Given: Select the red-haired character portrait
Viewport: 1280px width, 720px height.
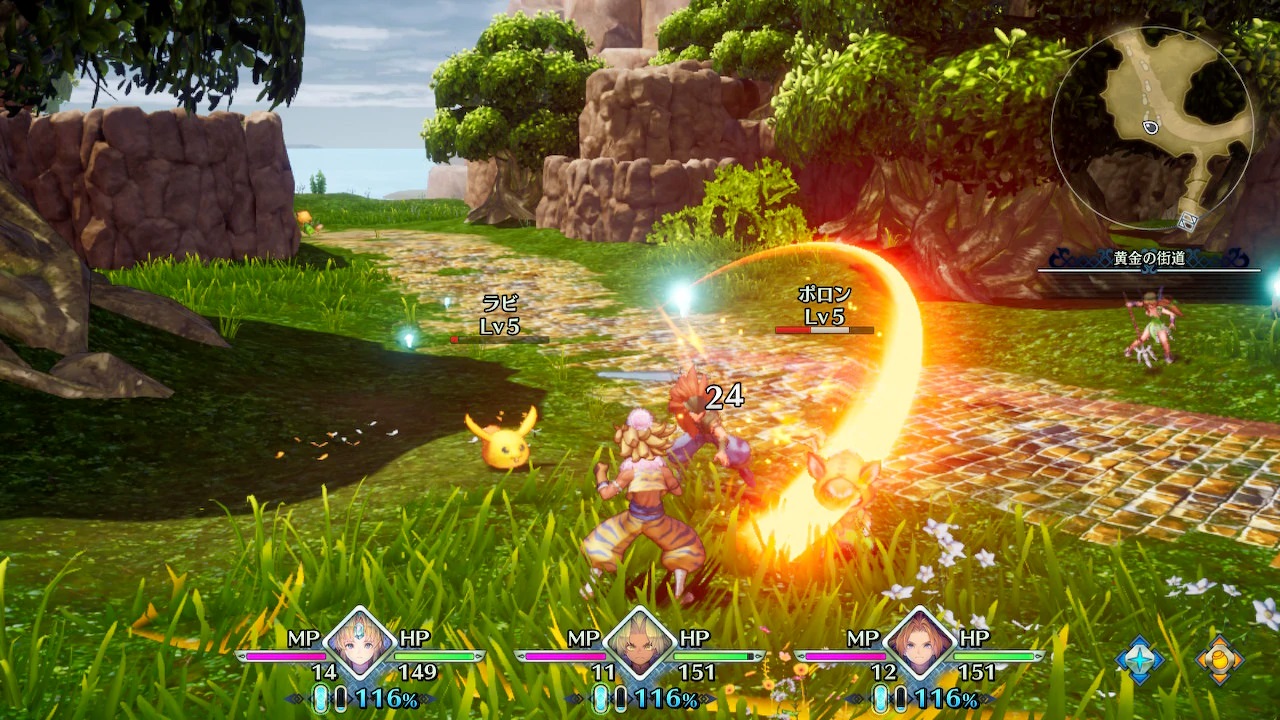Looking at the screenshot, I should pyautogui.click(x=919, y=645).
